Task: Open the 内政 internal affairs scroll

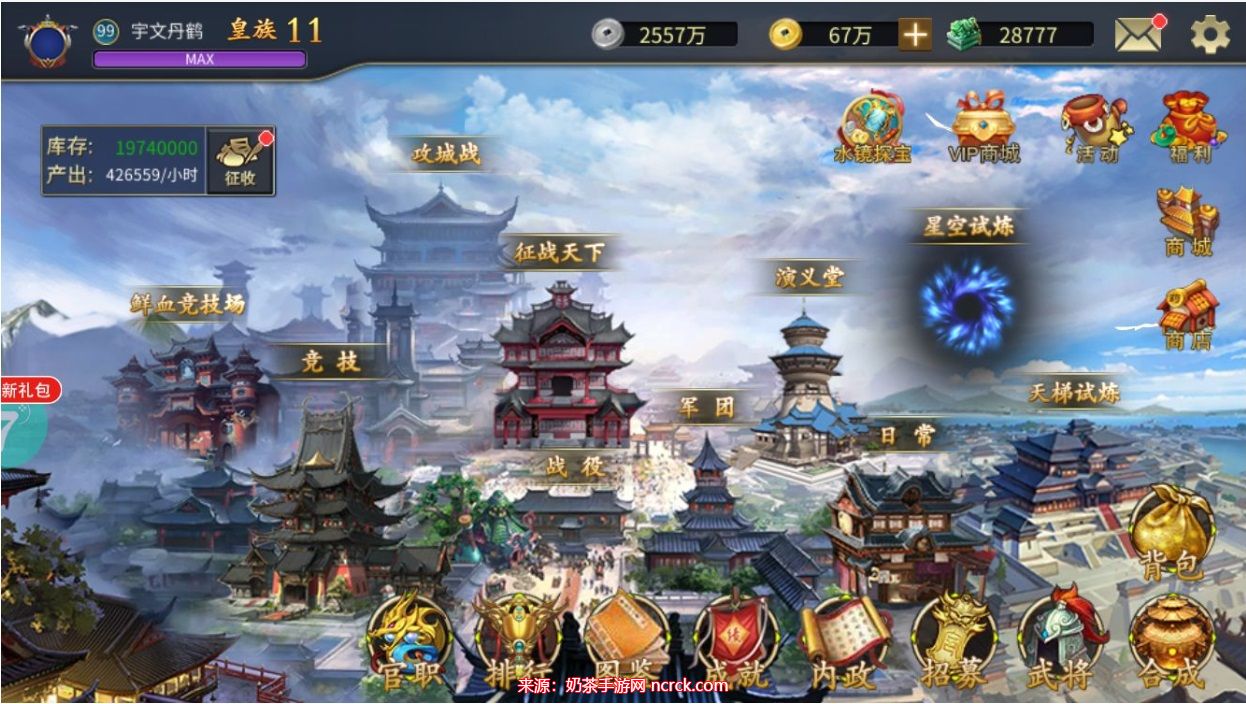Action: point(845,642)
